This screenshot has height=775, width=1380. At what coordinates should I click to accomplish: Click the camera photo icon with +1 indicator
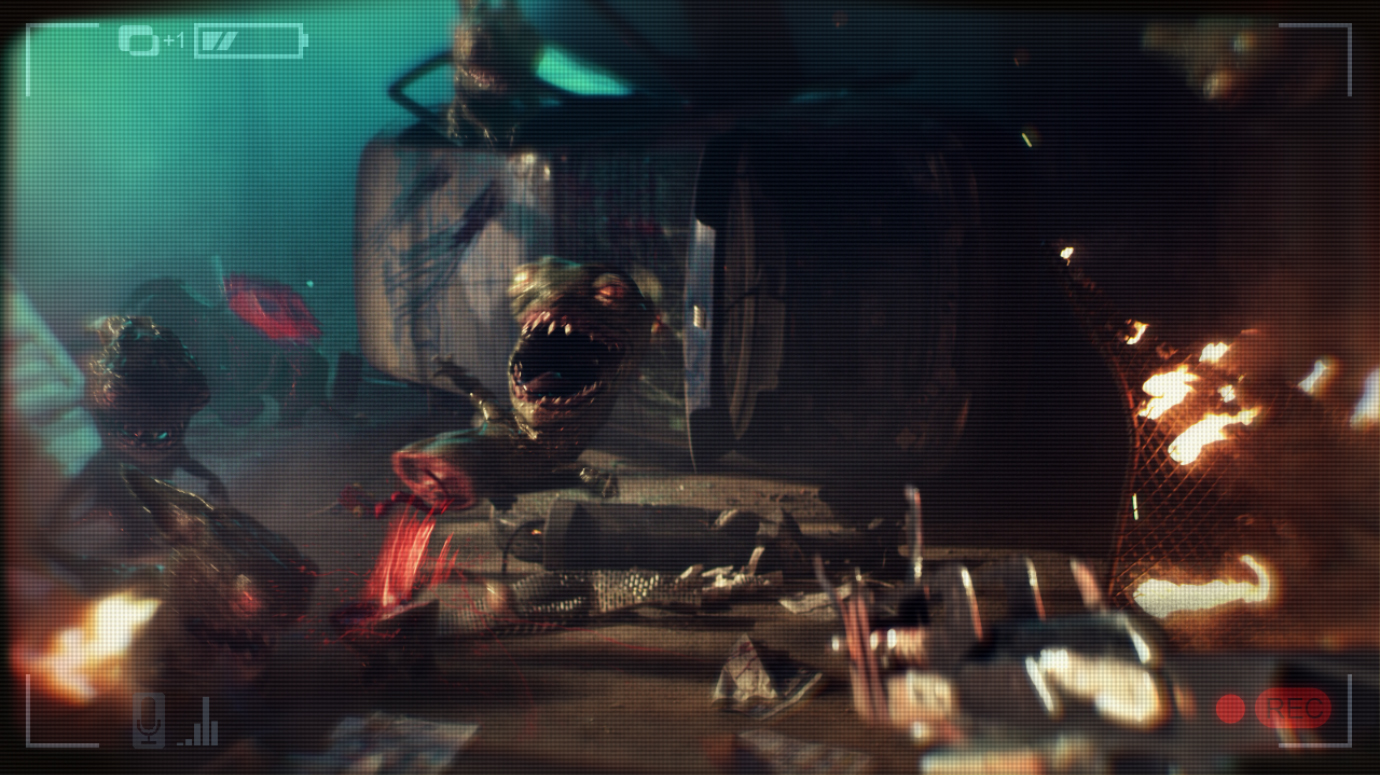pyautogui.click(x=137, y=42)
